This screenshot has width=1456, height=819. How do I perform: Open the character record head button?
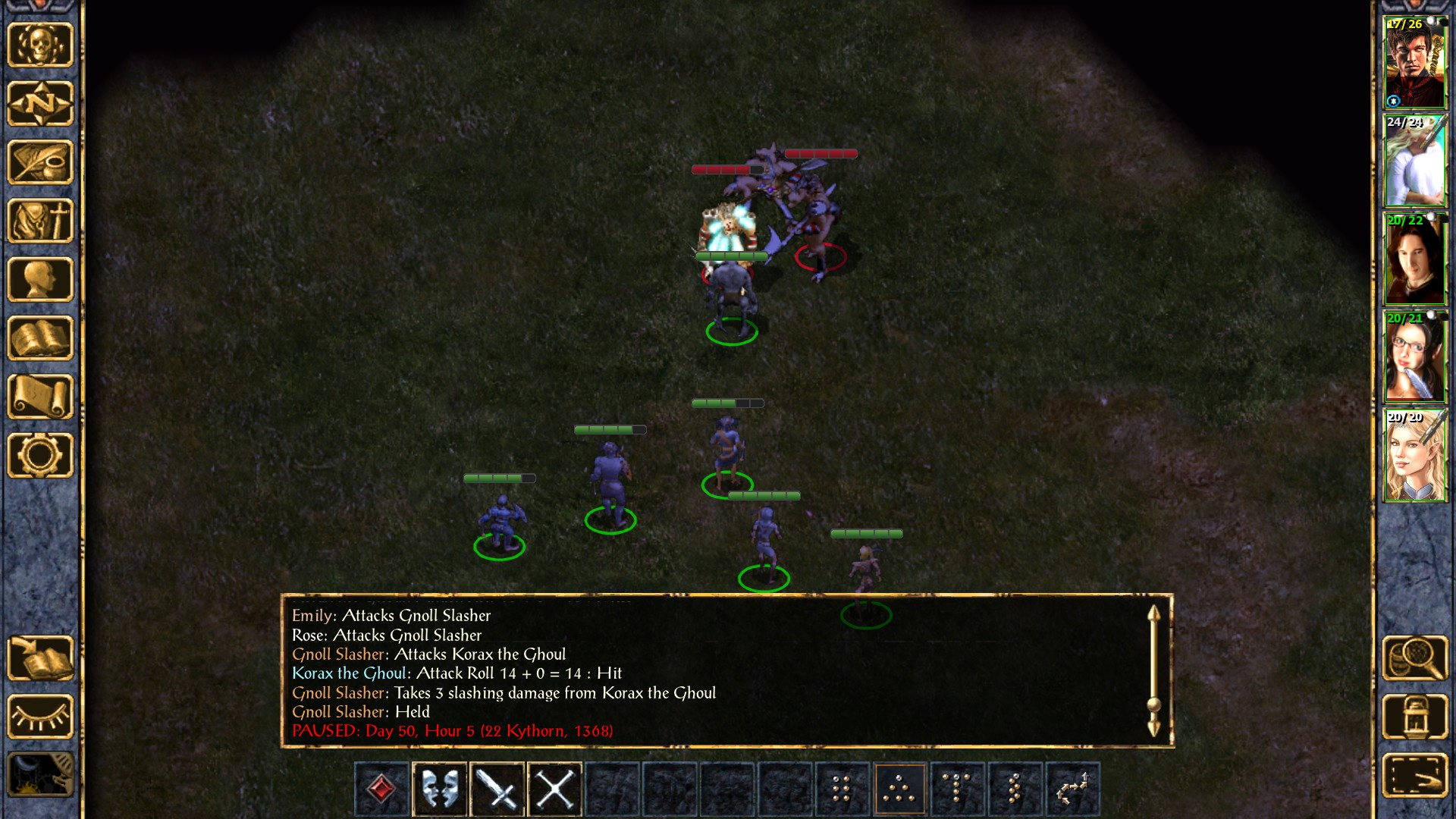40,279
